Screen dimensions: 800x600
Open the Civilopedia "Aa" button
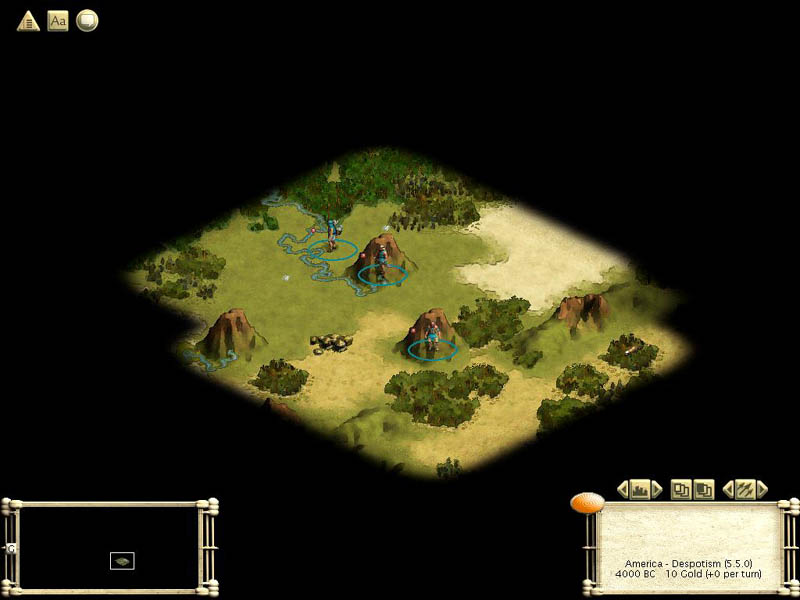58,20
